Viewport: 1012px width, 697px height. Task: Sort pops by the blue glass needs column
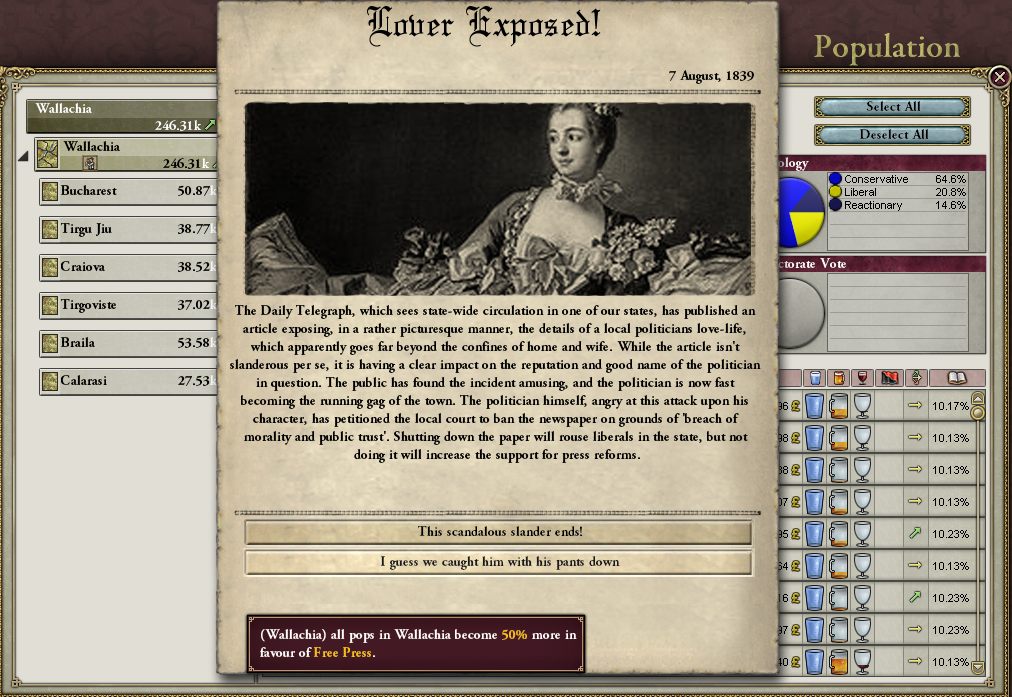point(815,378)
